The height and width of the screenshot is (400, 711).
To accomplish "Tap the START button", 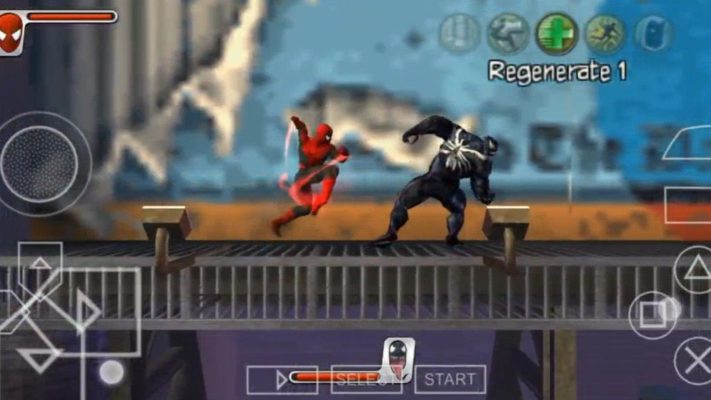I will (450, 379).
